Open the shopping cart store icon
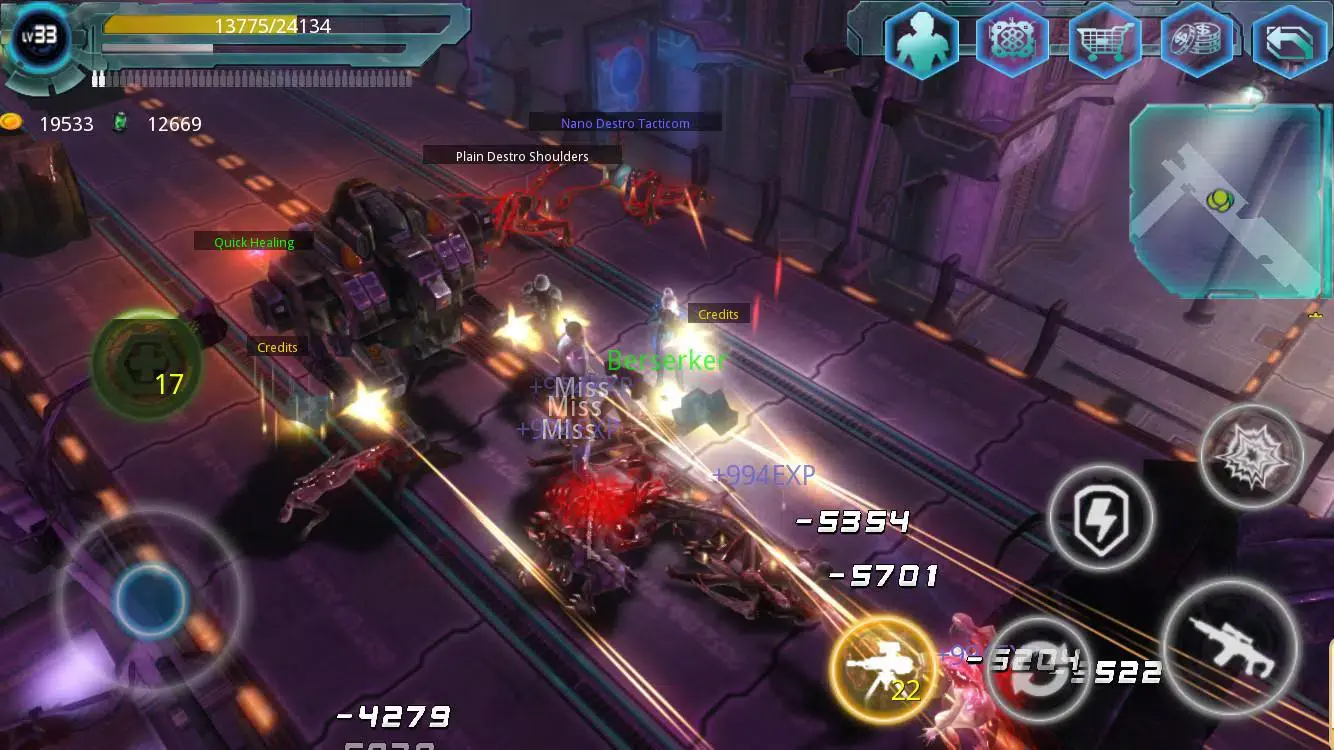Viewport: 1334px width, 750px height. point(1104,42)
